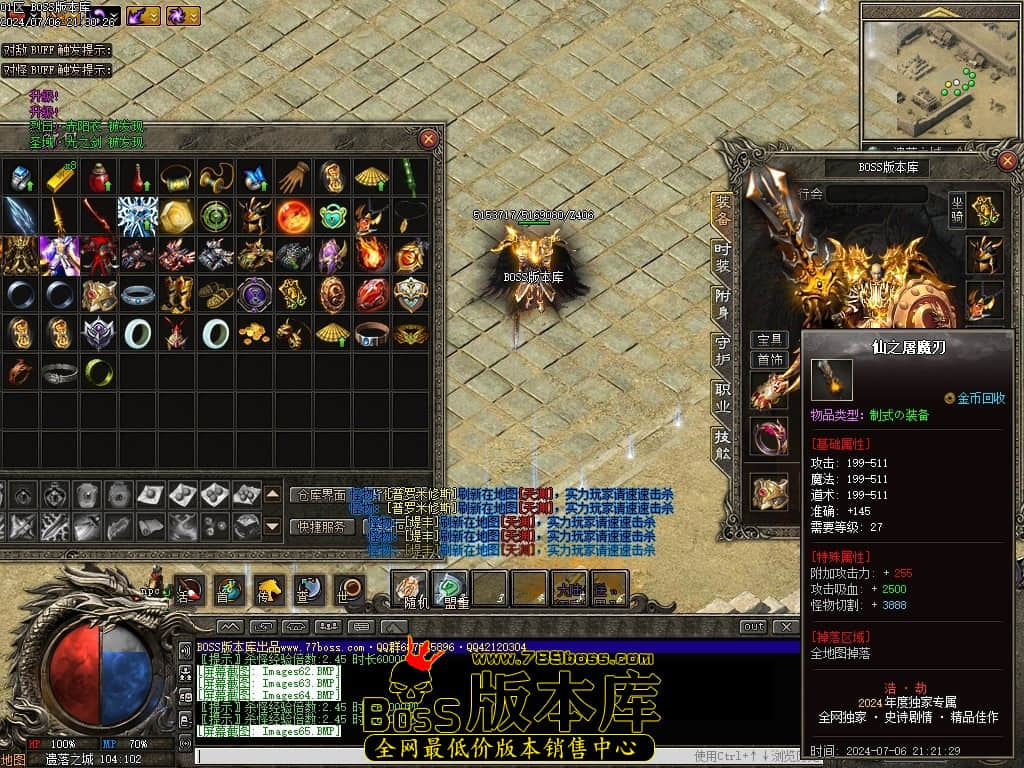Open the 仓库界面 warehouse button
The image size is (1024, 768).
(322, 494)
